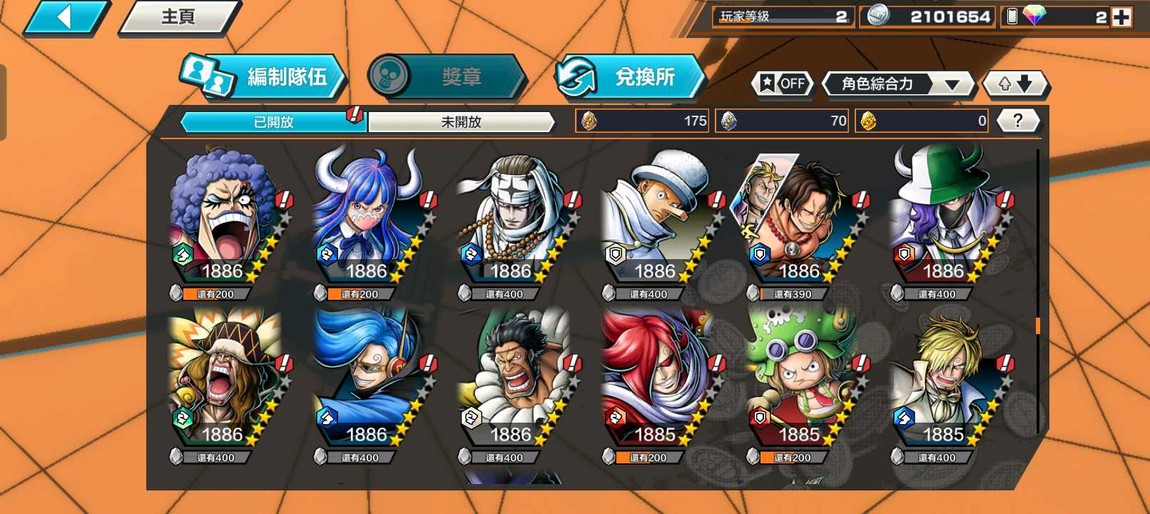Open the 獎章 medals menu

click(x=446, y=77)
